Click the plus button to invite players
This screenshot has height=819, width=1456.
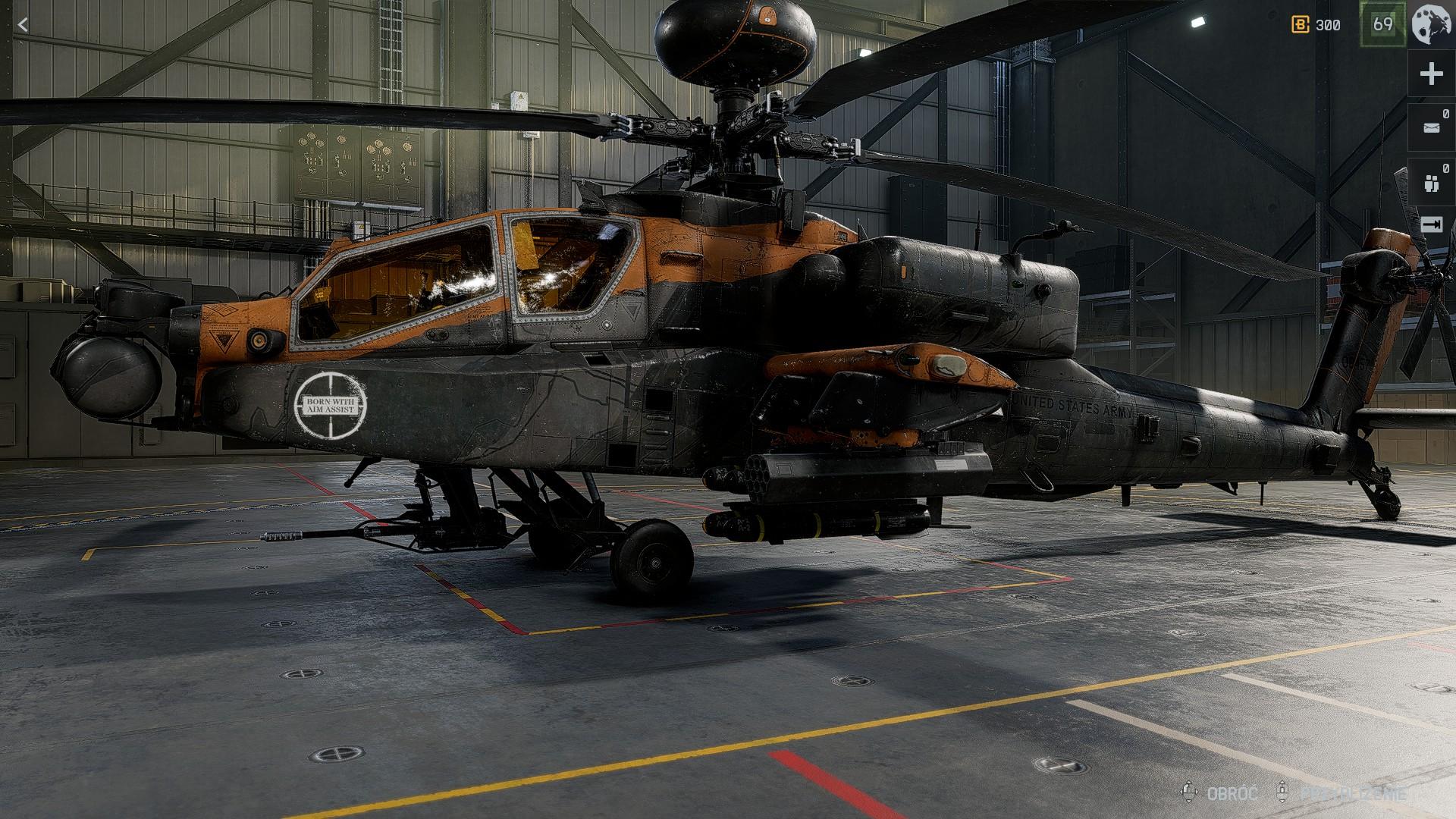point(1431,74)
